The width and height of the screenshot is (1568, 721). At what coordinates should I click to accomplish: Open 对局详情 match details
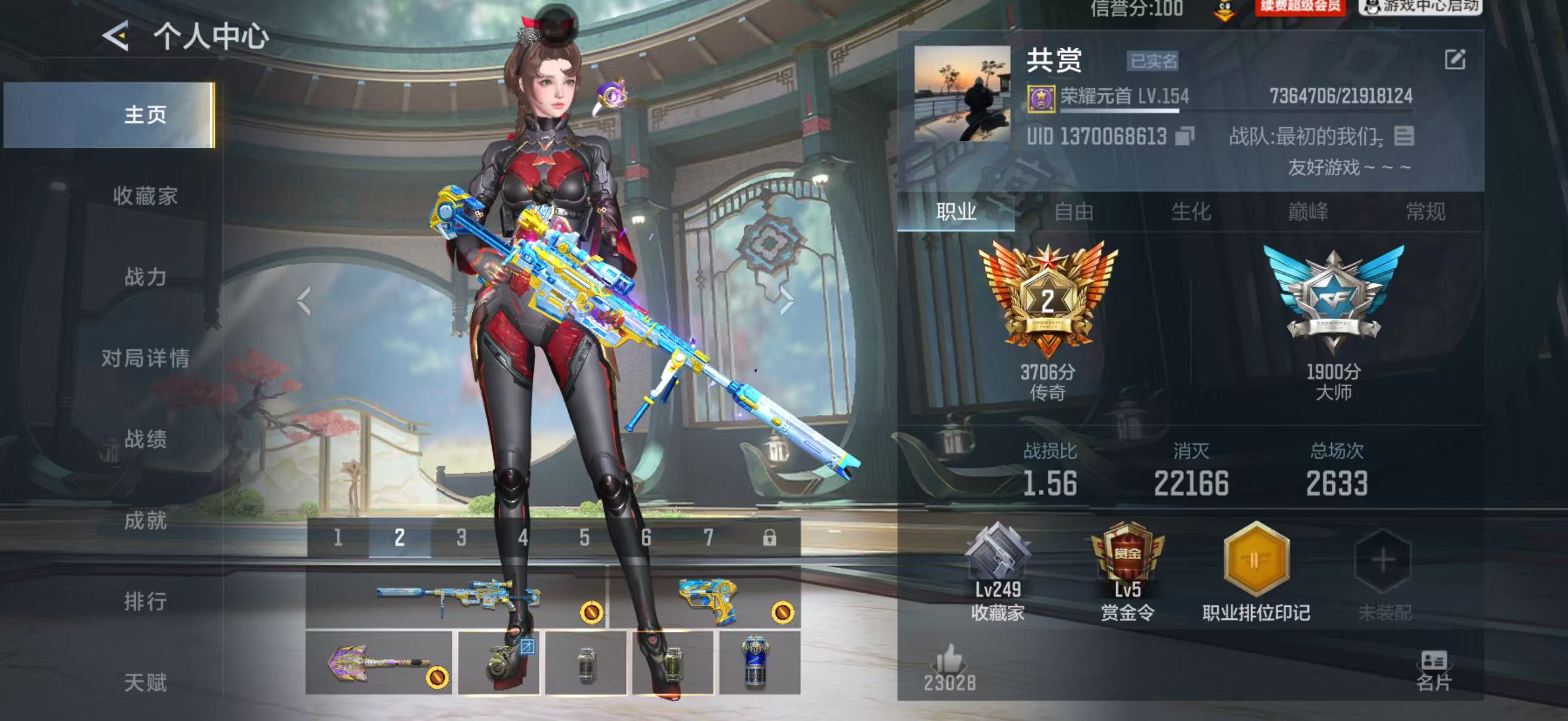pyautogui.click(x=145, y=358)
